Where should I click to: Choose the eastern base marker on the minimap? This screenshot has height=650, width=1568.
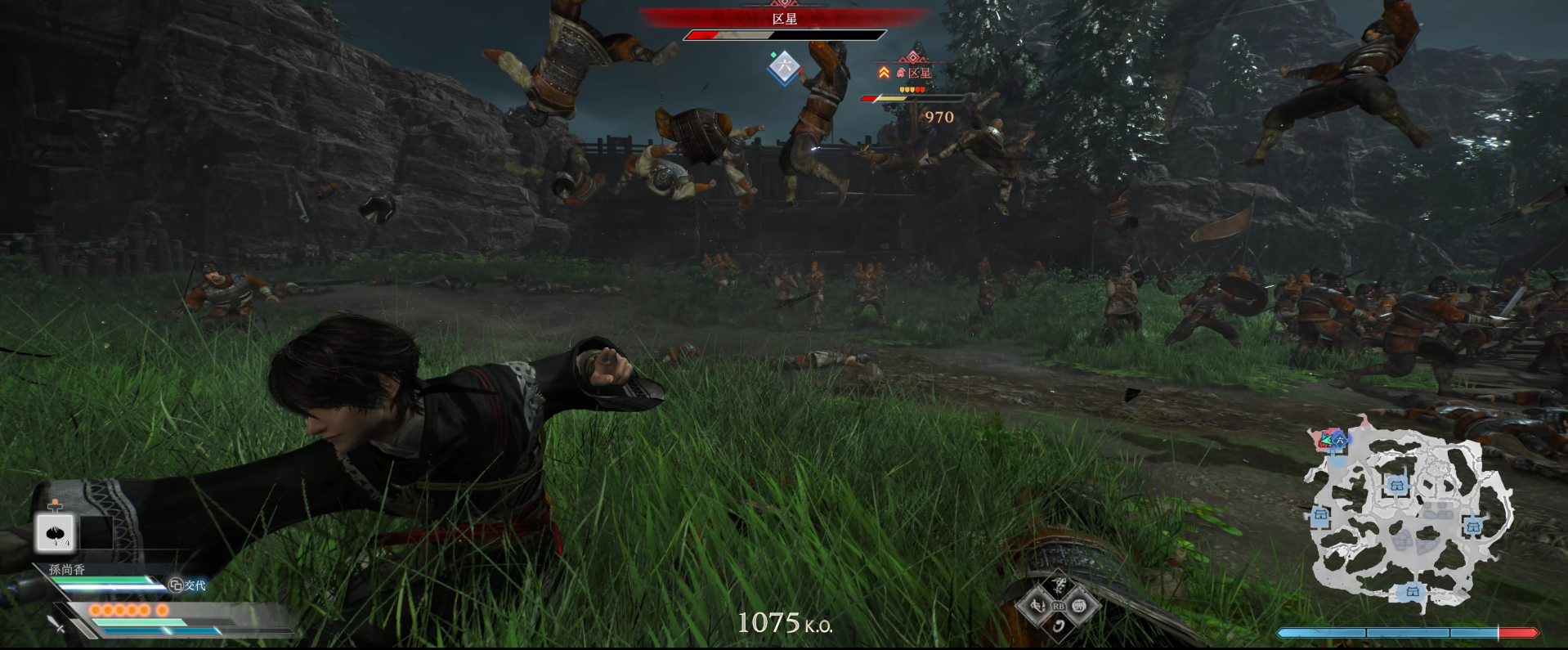(x=1473, y=527)
